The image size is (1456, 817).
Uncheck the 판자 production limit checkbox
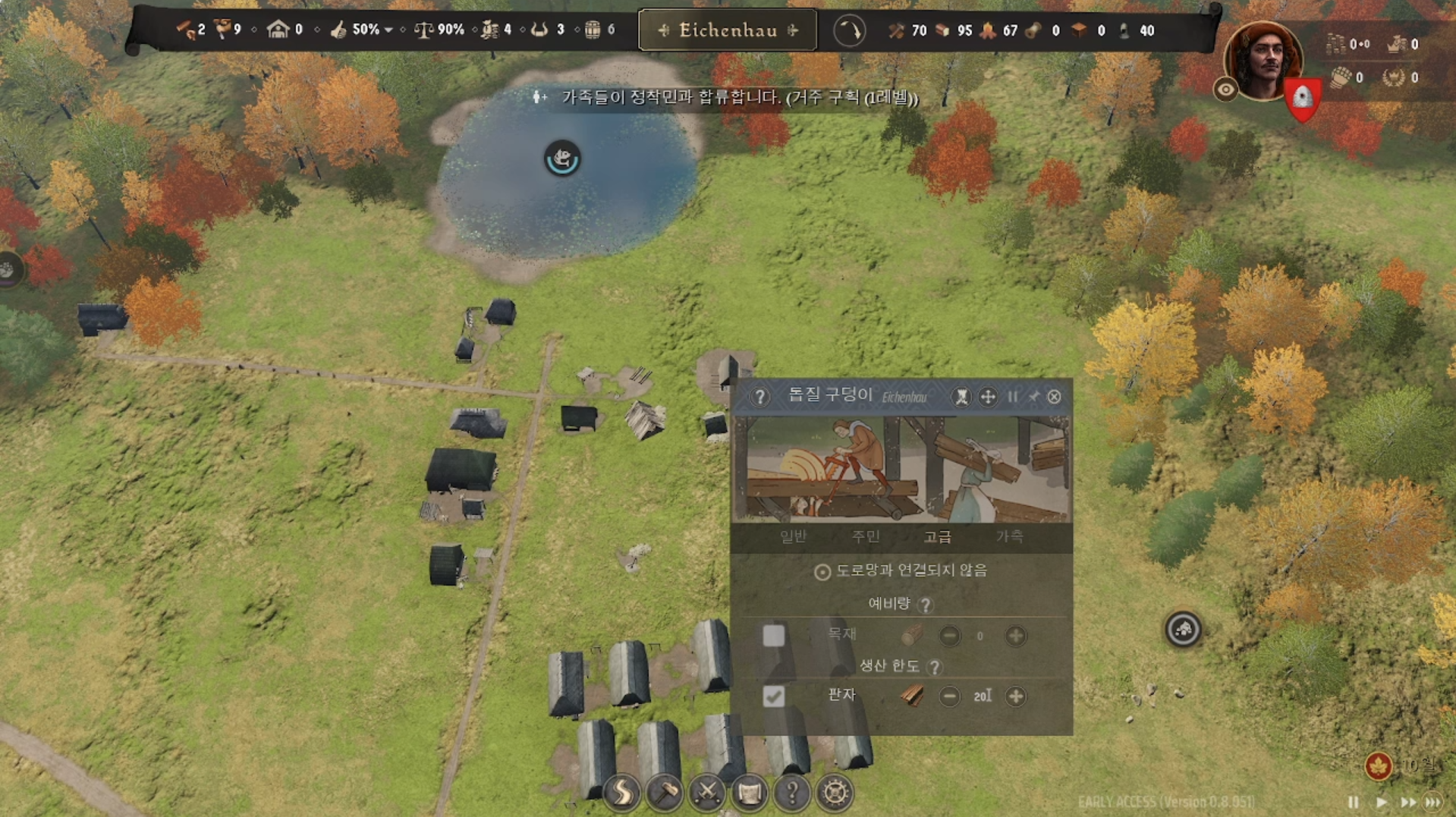pos(773,696)
